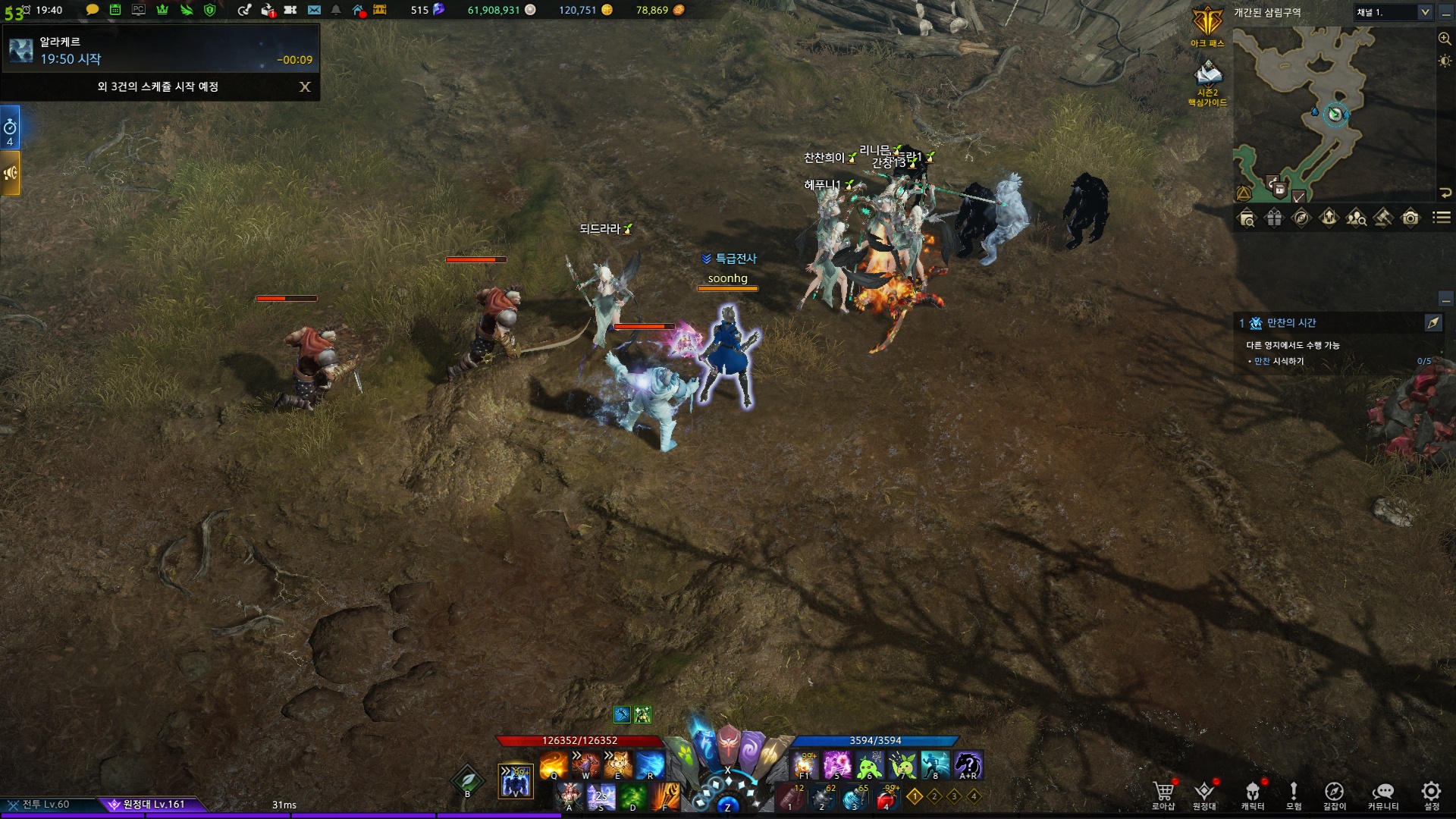Open the 설정 settings gear
Image resolution: width=1456 pixels, height=819 pixels.
coord(1431,795)
